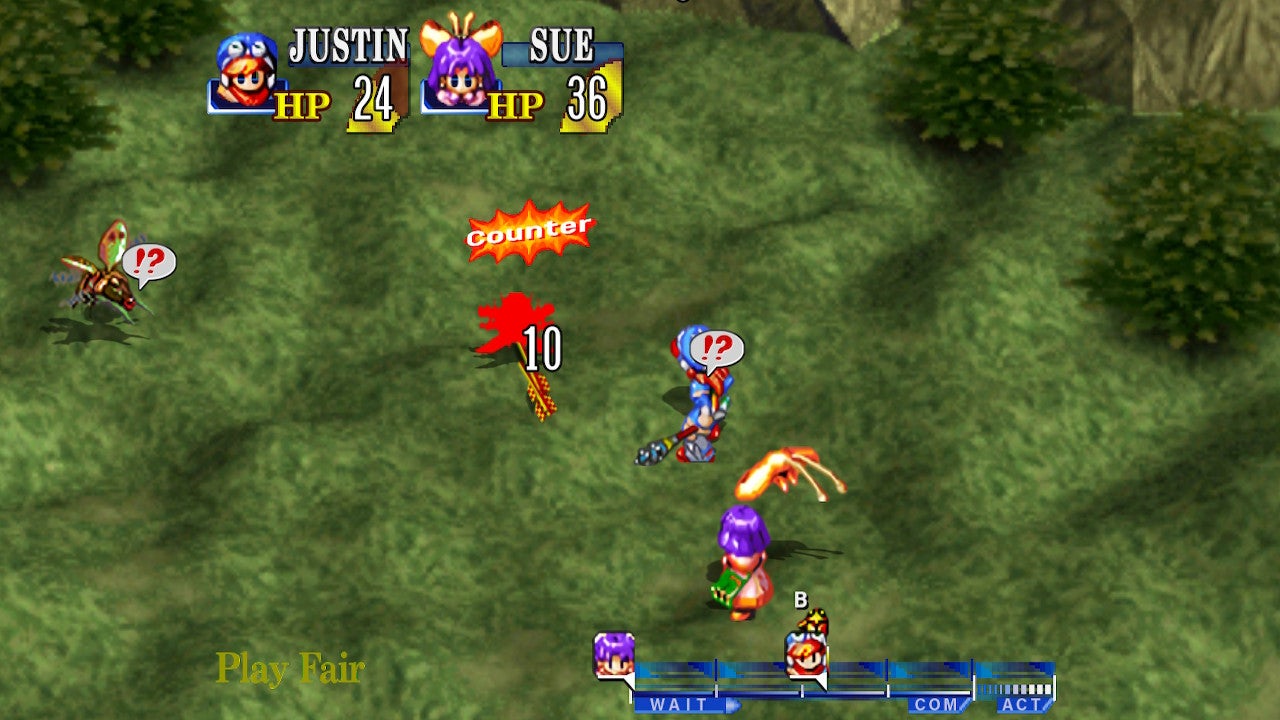Click the red Counter burst icon
This screenshot has height=720, width=1280.
tap(528, 230)
